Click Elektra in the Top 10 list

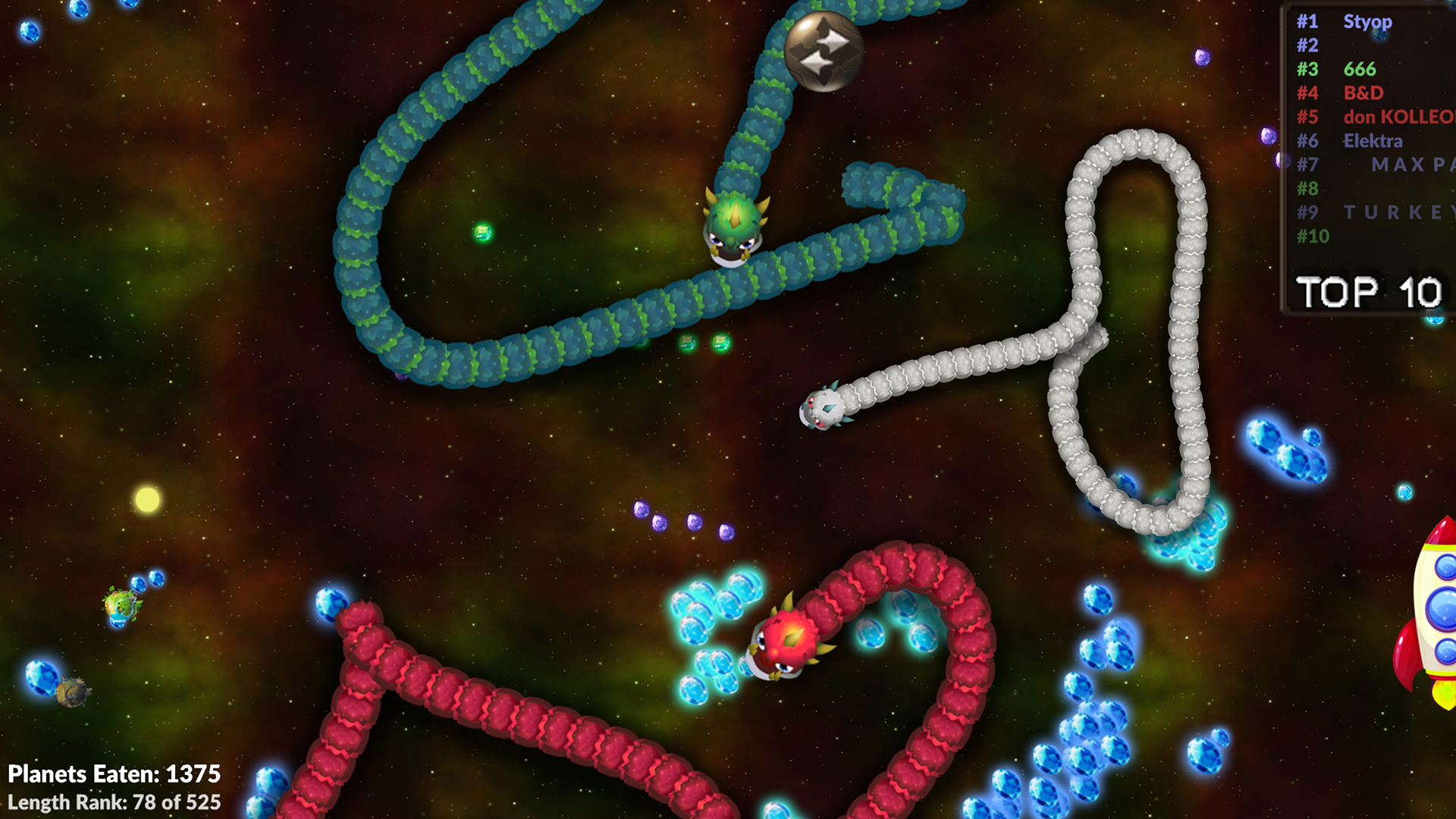[x=1373, y=141]
